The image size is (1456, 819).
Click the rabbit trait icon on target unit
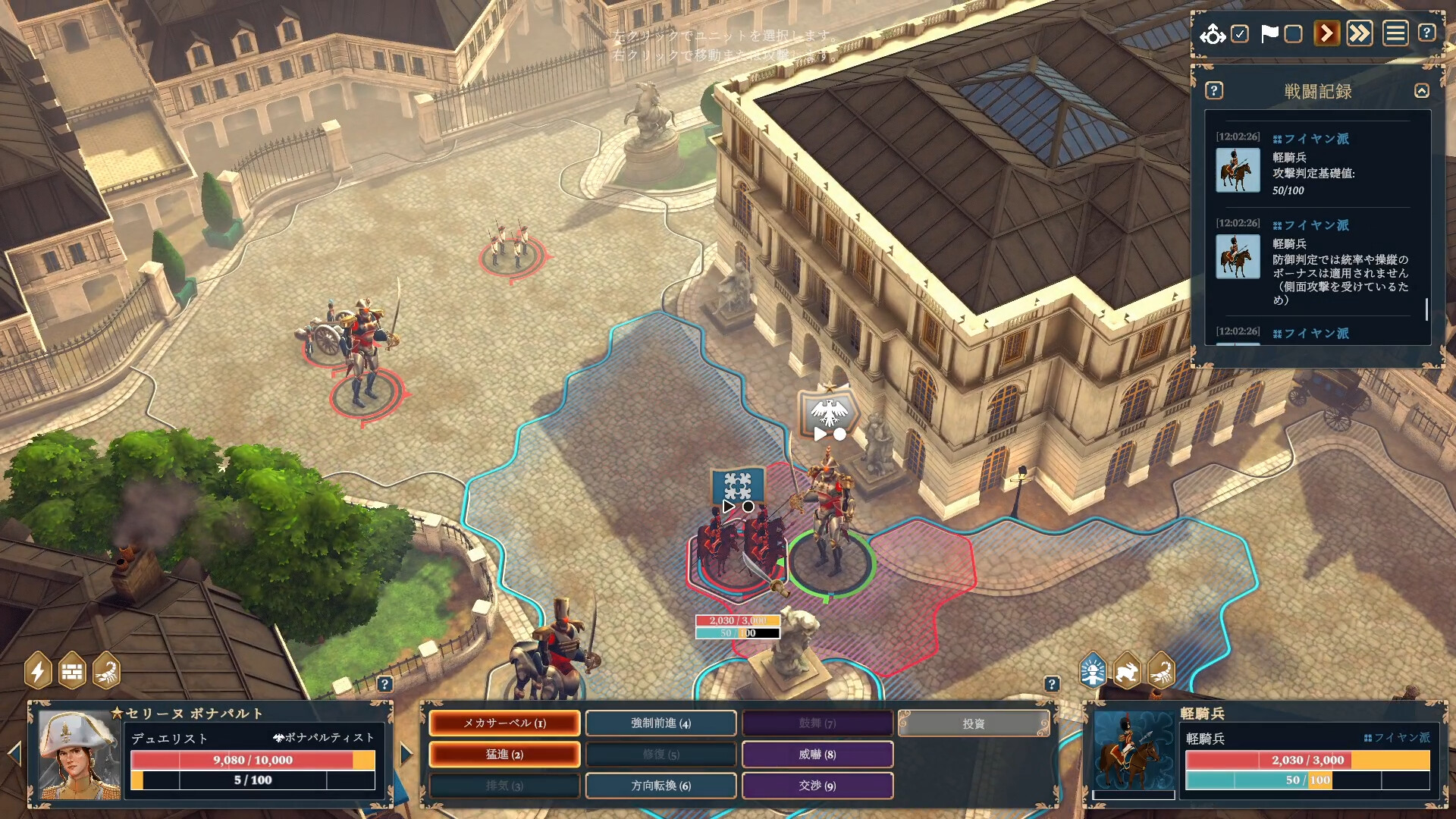[x=1127, y=671]
